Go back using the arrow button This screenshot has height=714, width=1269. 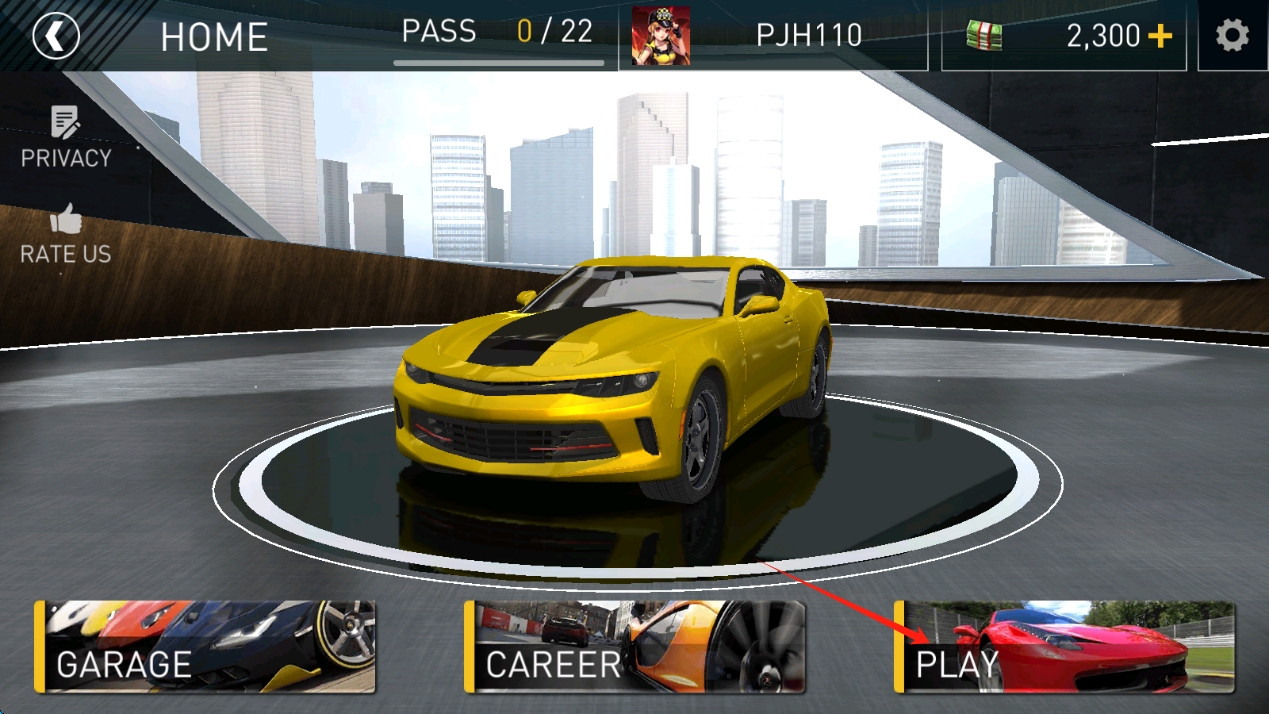click(55, 37)
